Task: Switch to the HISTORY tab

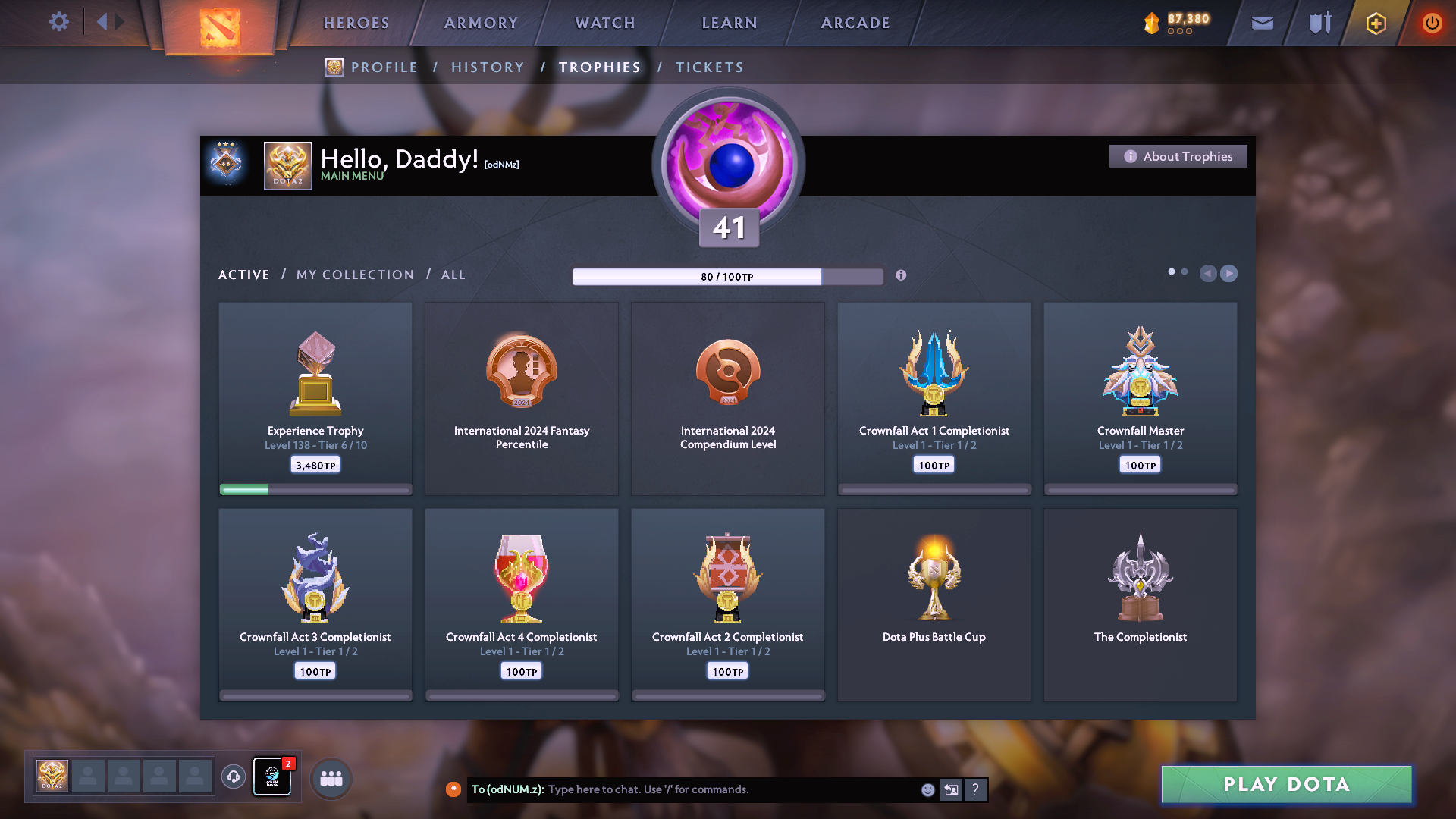Action: [x=488, y=67]
